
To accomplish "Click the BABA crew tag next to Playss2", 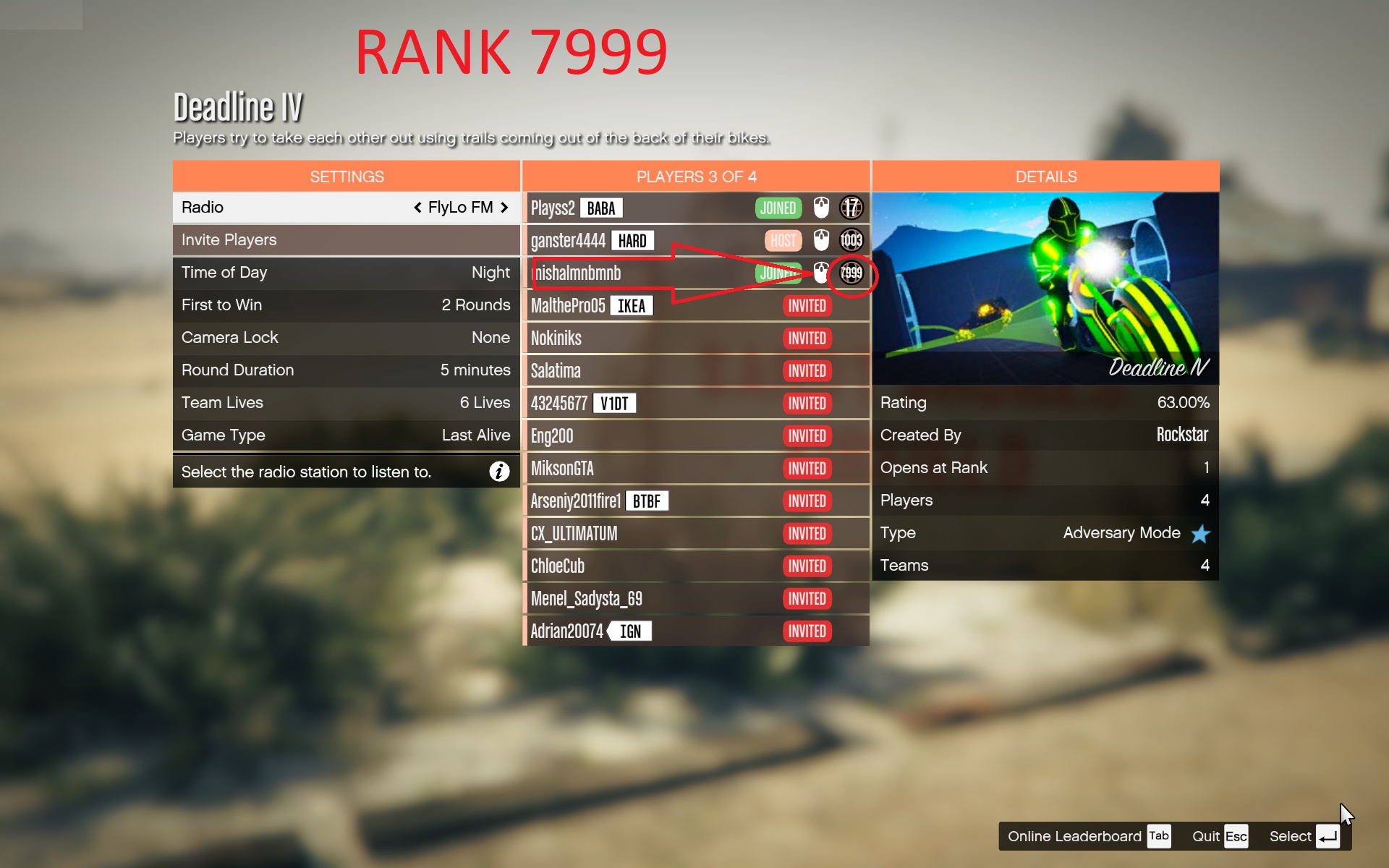I will click(x=601, y=208).
